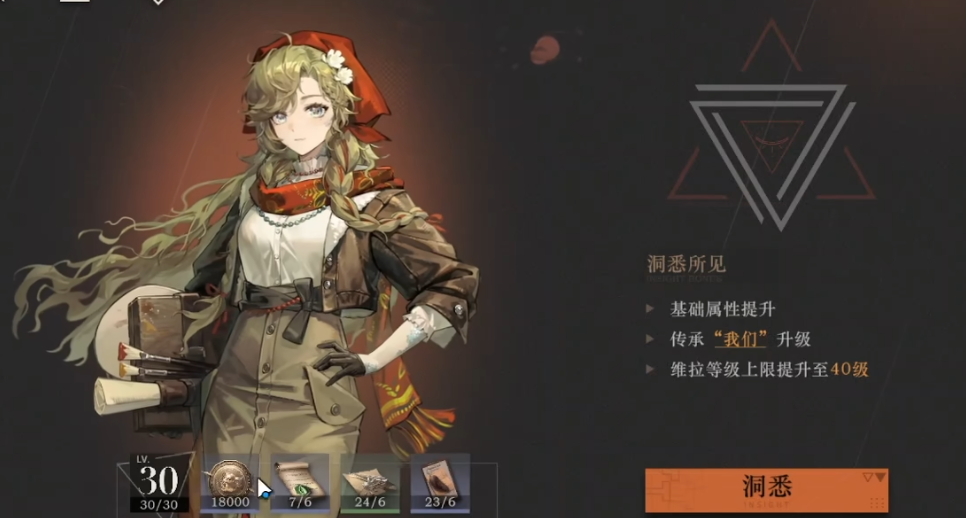Select the bronze coin material showing 18000
Screen dimensions: 966x518
coord(229,485)
